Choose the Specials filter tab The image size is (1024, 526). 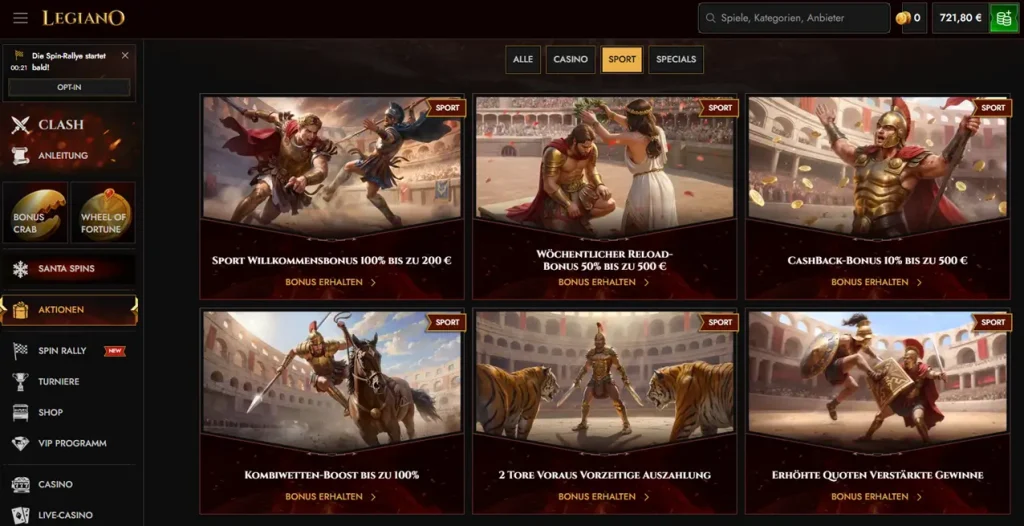point(676,60)
